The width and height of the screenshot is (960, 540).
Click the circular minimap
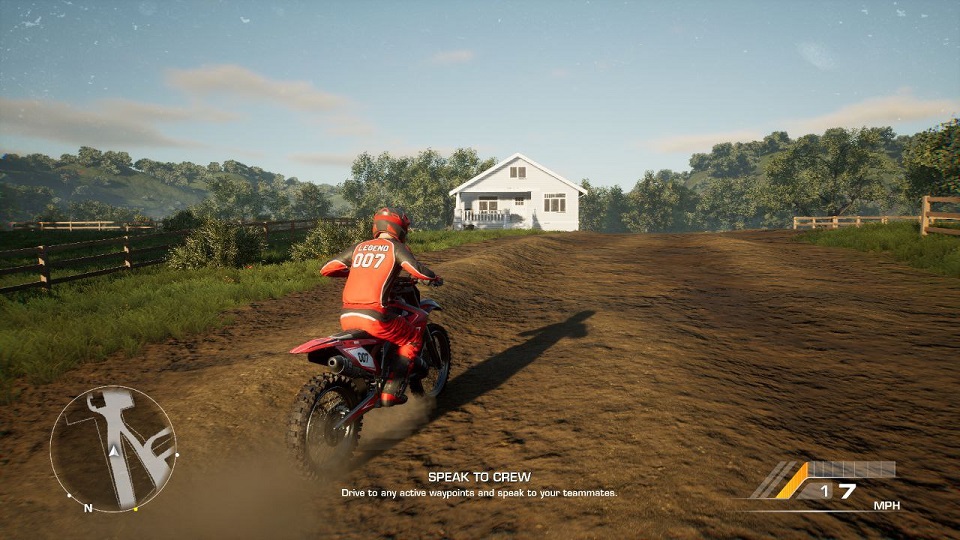click(113, 448)
